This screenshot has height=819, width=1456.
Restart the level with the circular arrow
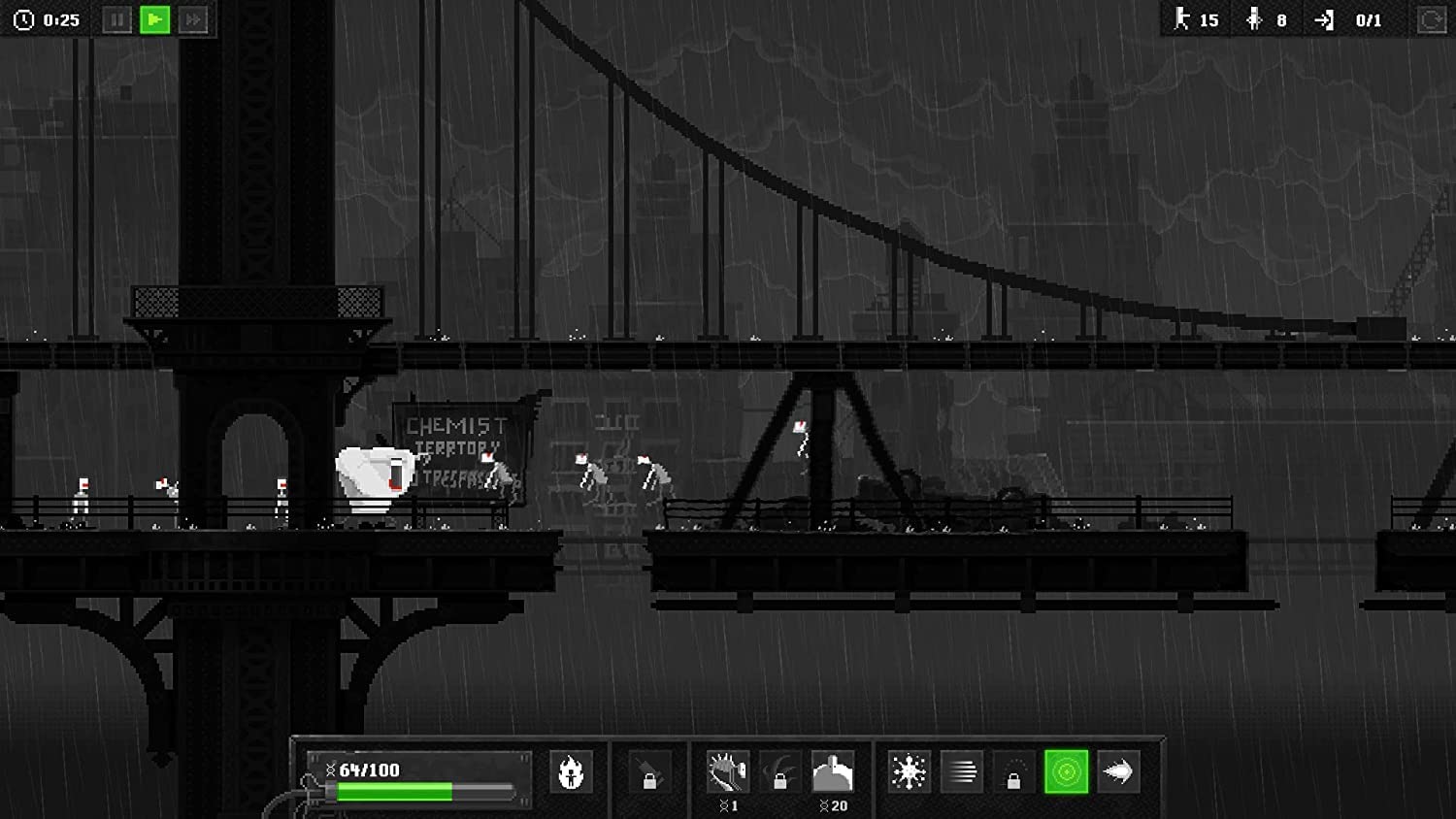pyautogui.click(x=1431, y=19)
